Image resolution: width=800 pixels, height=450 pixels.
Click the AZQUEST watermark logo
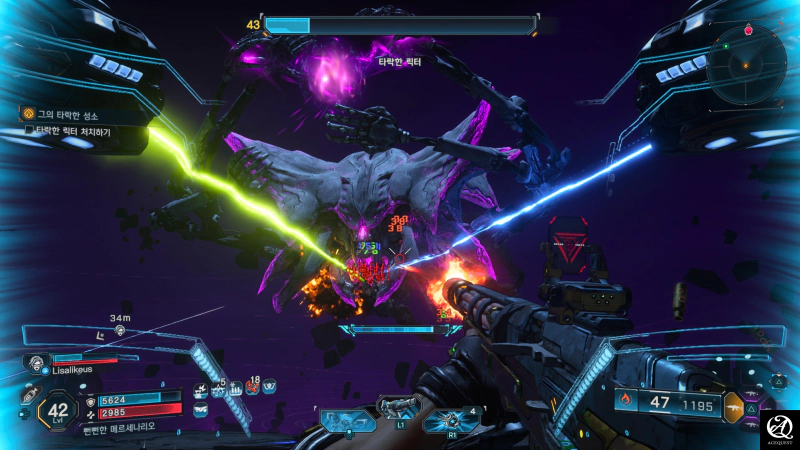(x=778, y=429)
